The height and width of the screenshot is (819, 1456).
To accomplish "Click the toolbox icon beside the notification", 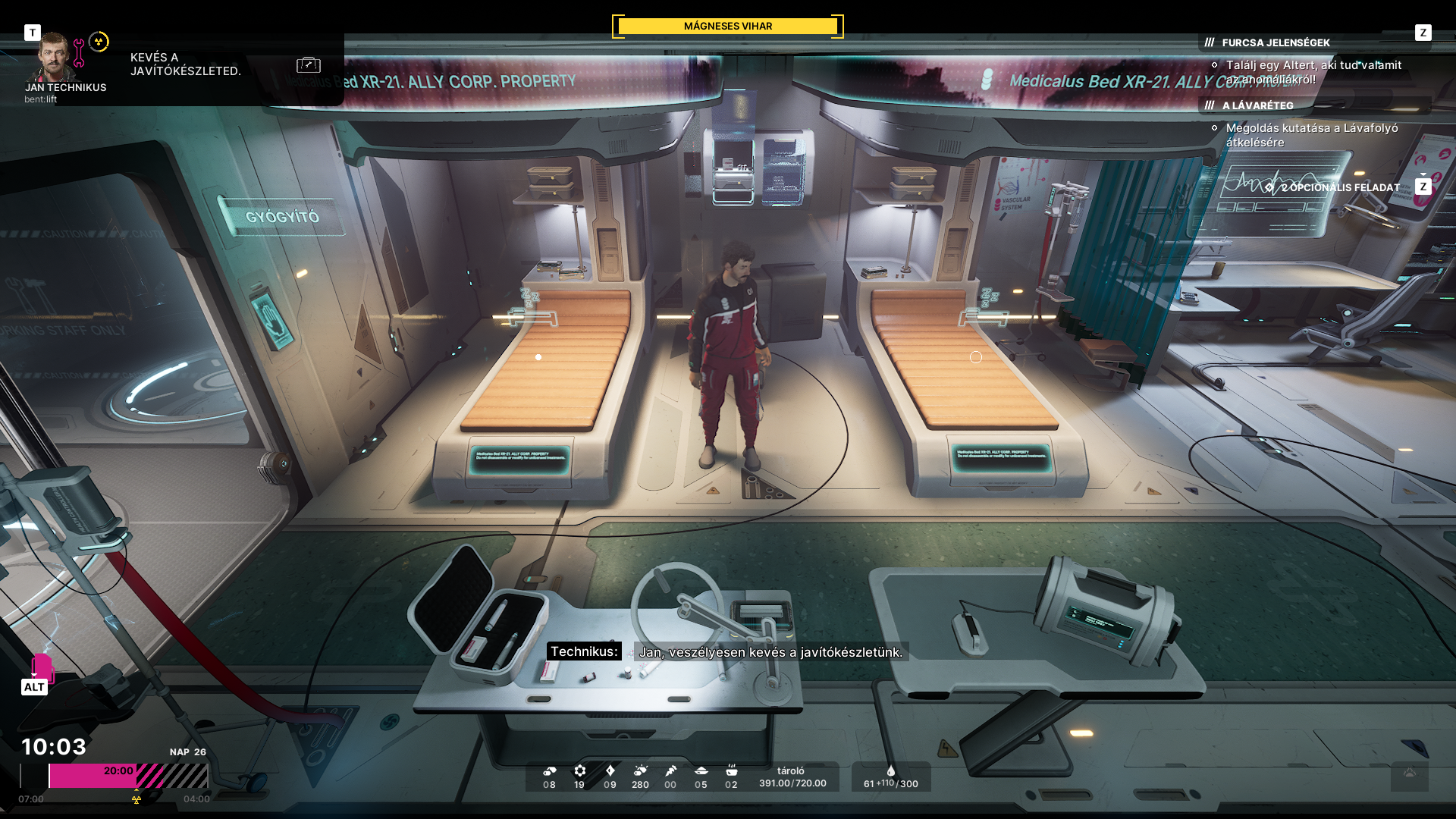I will point(309,65).
